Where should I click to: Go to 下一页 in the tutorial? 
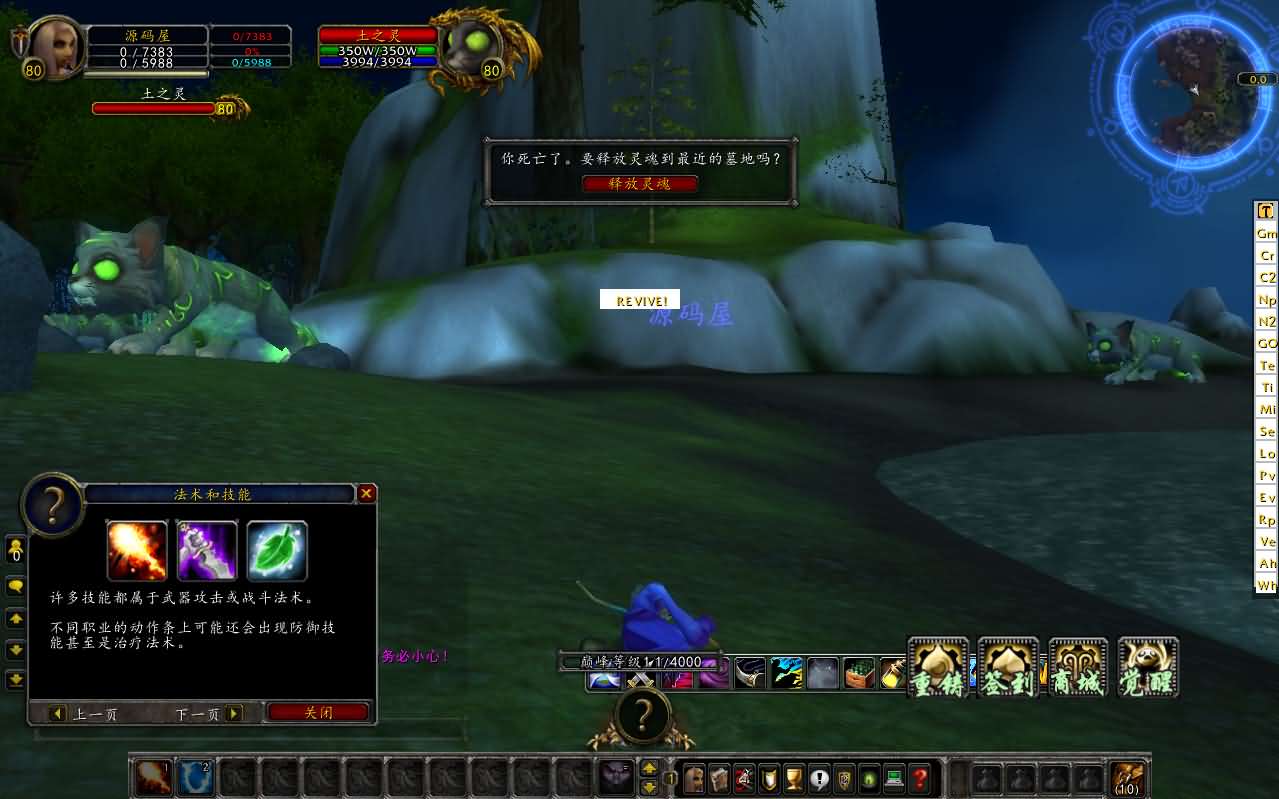click(x=209, y=714)
